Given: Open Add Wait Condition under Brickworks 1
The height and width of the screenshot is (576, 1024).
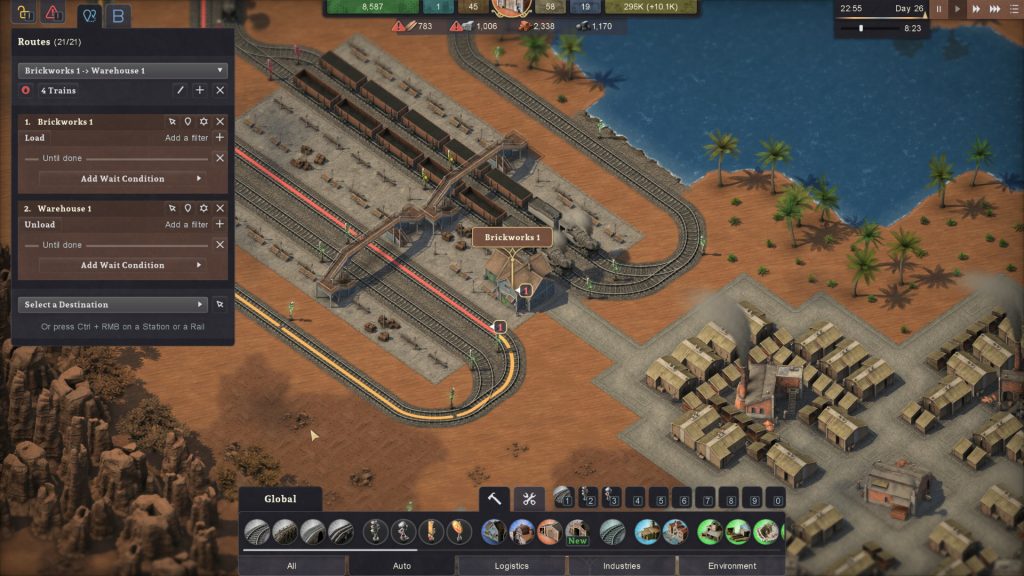Looking at the screenshot, I should (122, 178).
